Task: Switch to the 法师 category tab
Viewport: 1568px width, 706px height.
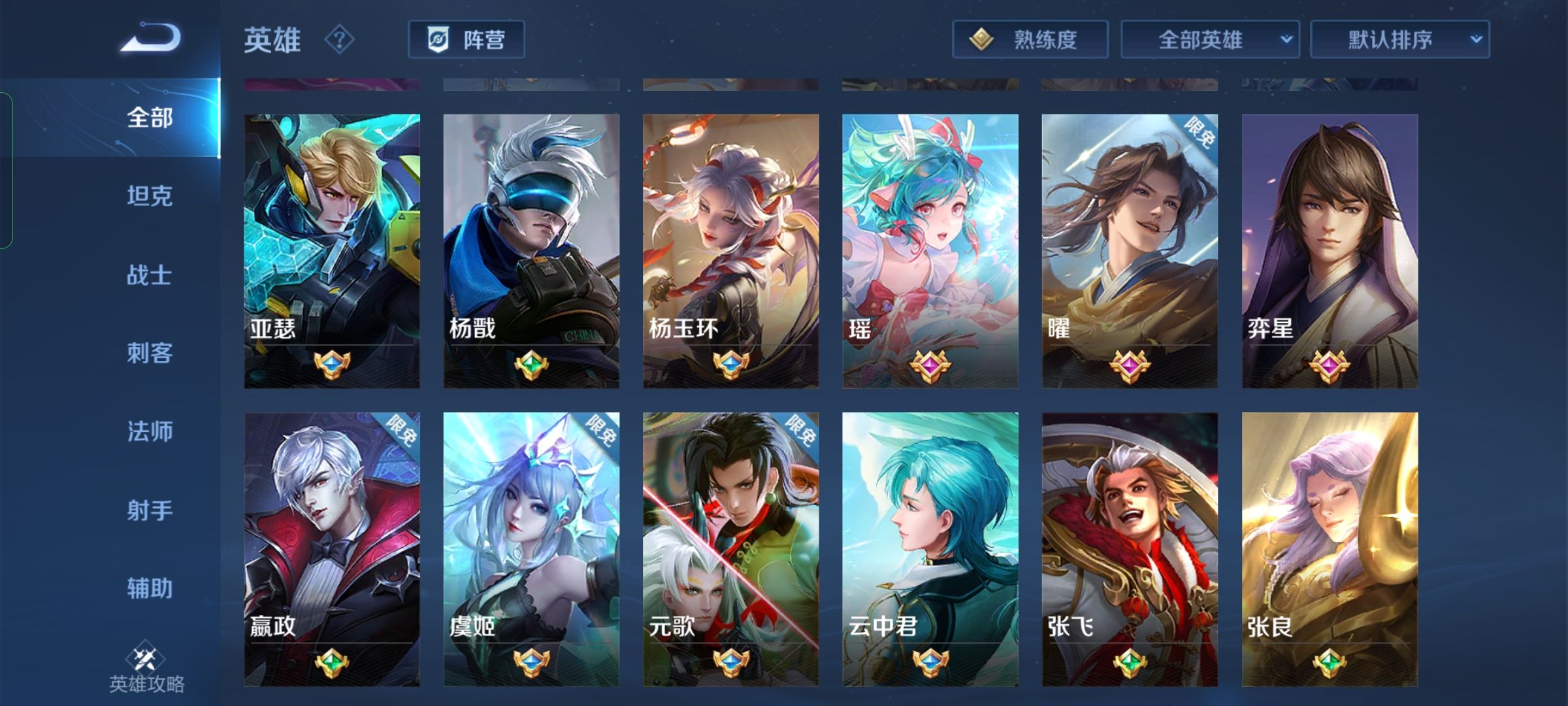Action: tap(149, 431)
